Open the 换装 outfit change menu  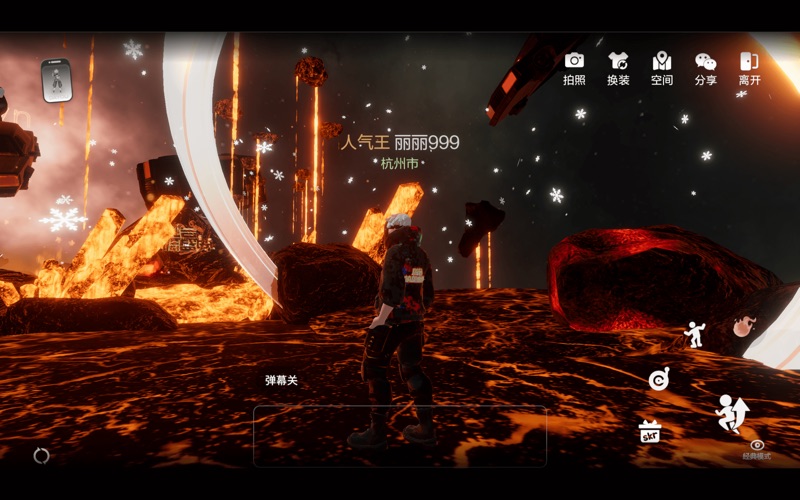[618, 67]
